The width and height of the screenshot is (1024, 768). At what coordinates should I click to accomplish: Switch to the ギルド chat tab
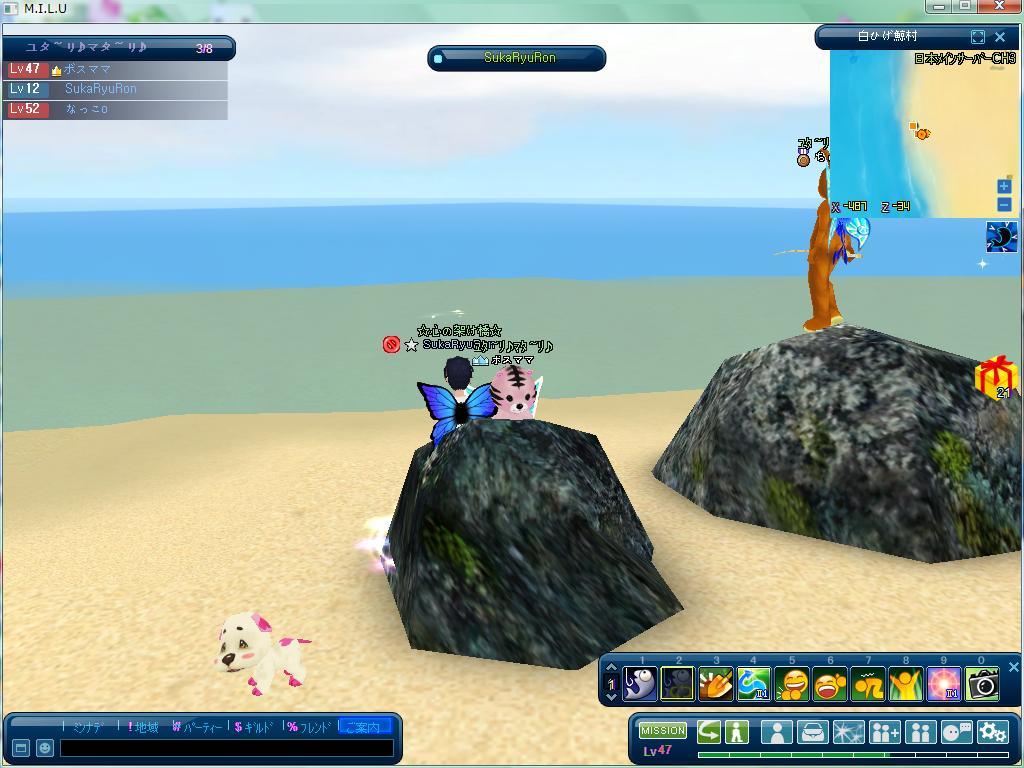click(254, 727)
